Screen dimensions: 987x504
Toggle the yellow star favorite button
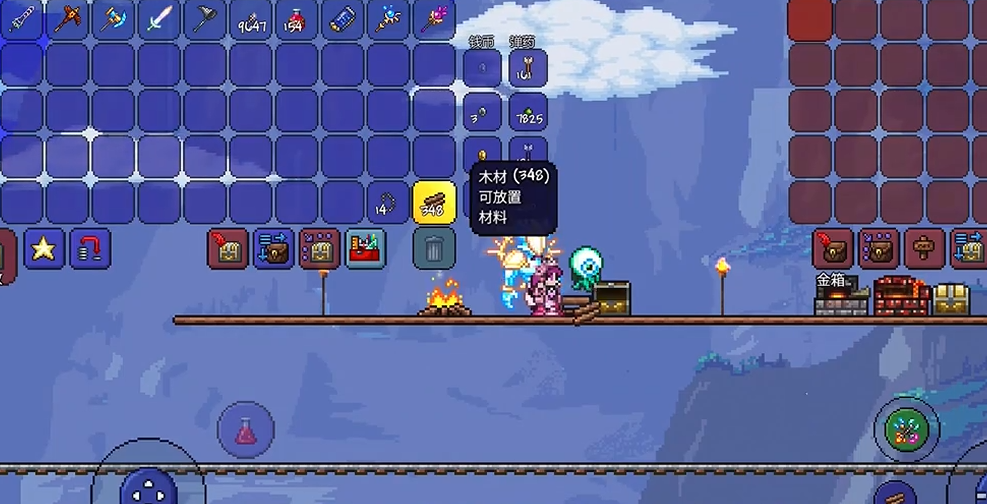tap(44, 248)
